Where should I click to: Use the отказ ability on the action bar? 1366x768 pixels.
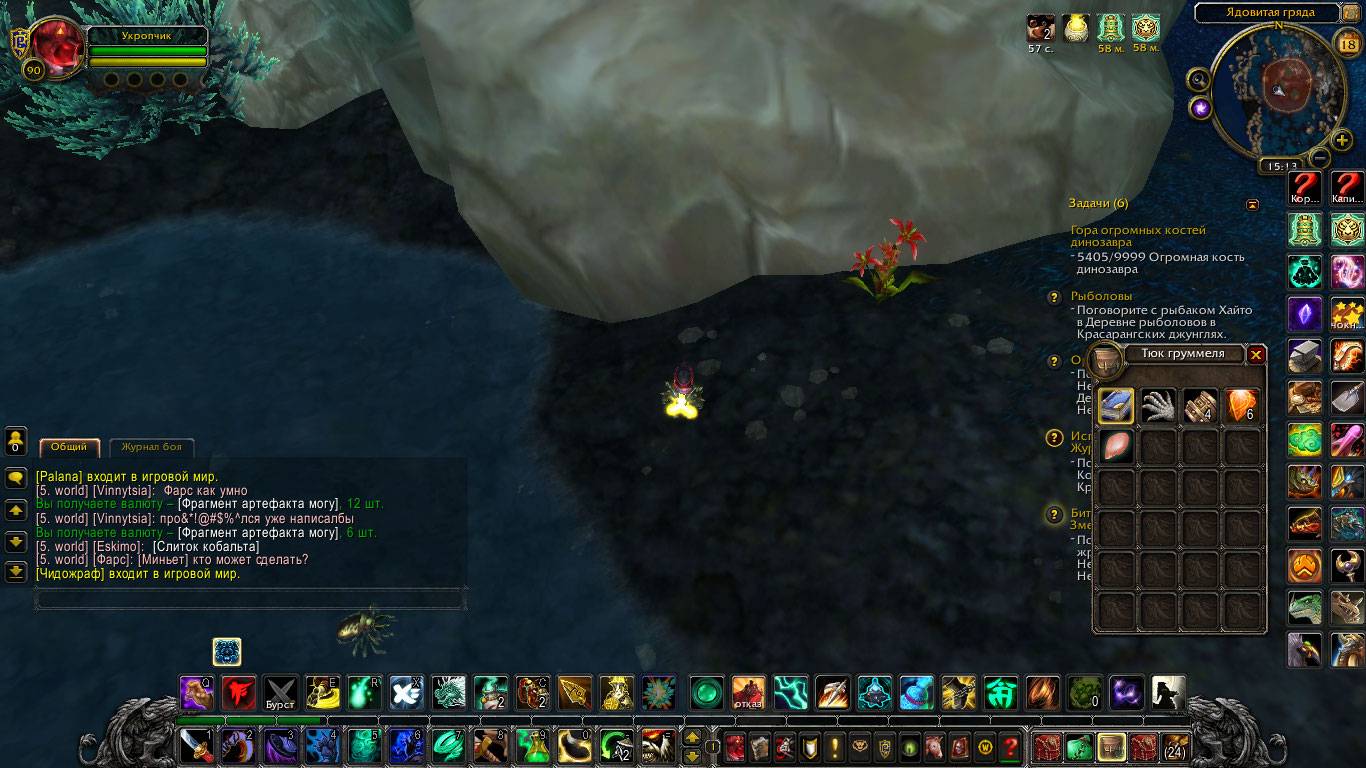(748, 692)
